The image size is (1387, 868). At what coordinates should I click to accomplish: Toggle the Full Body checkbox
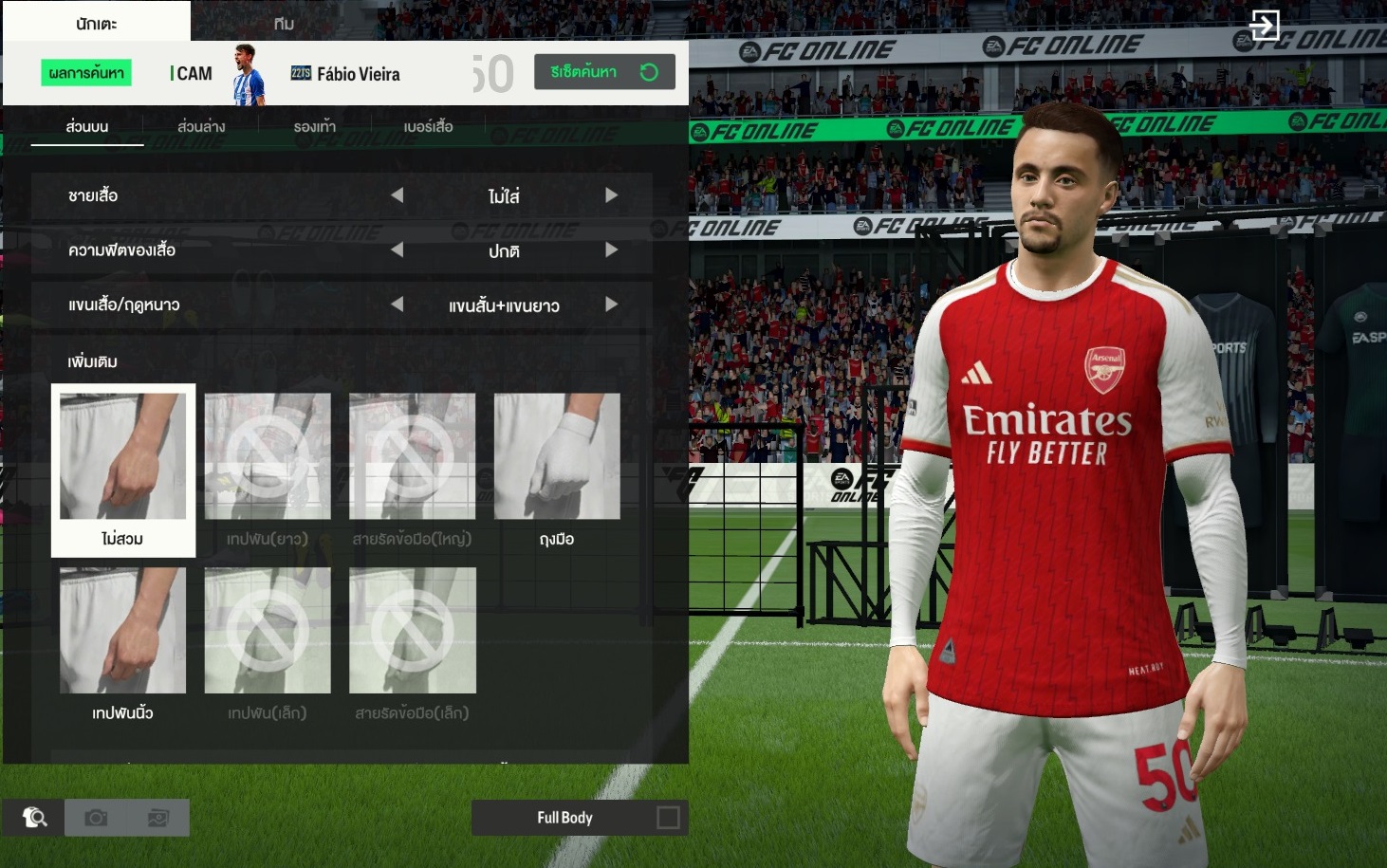point(668,818)
